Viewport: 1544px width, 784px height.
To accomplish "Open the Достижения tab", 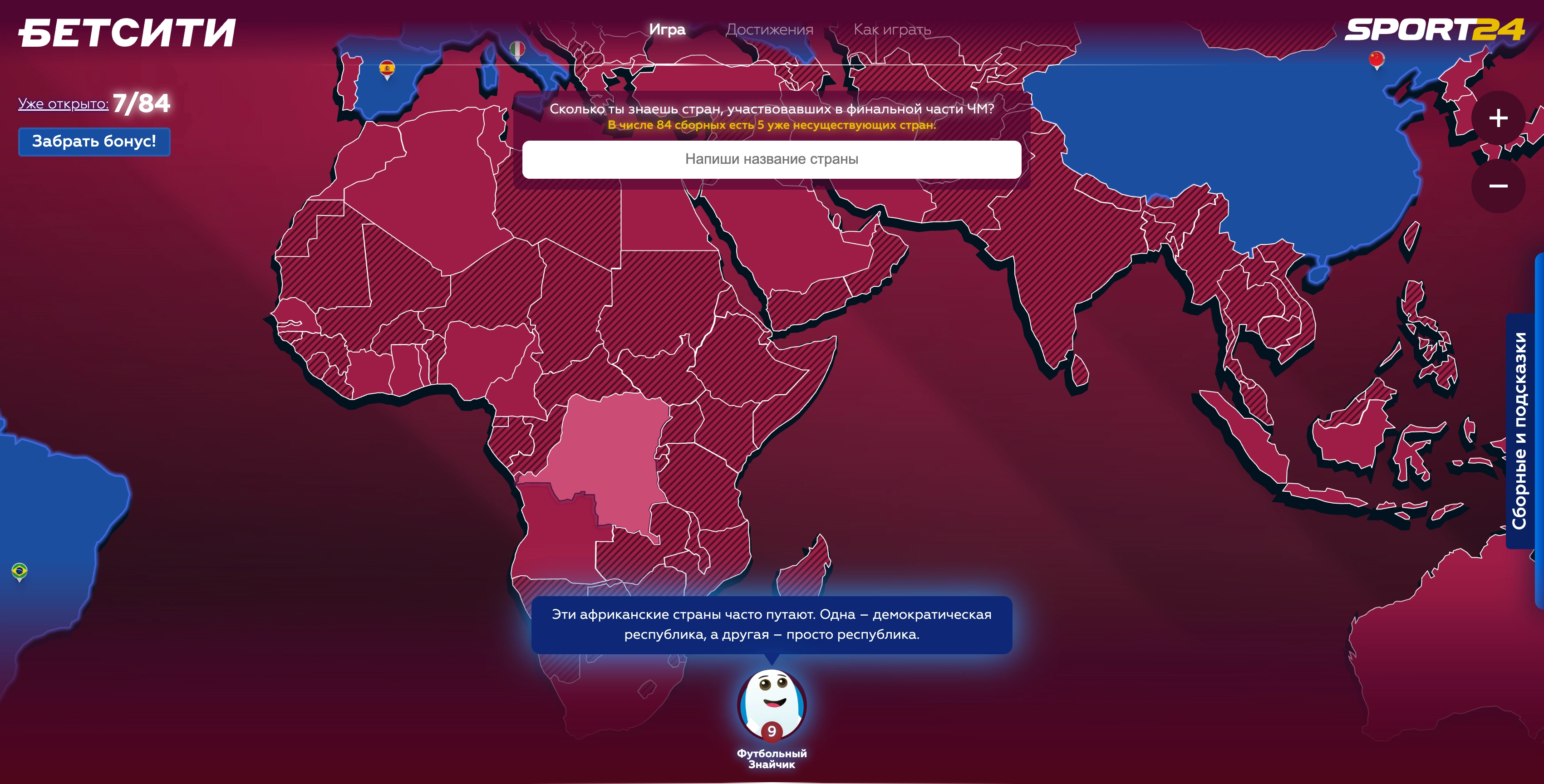I will (x=769, y=29).
